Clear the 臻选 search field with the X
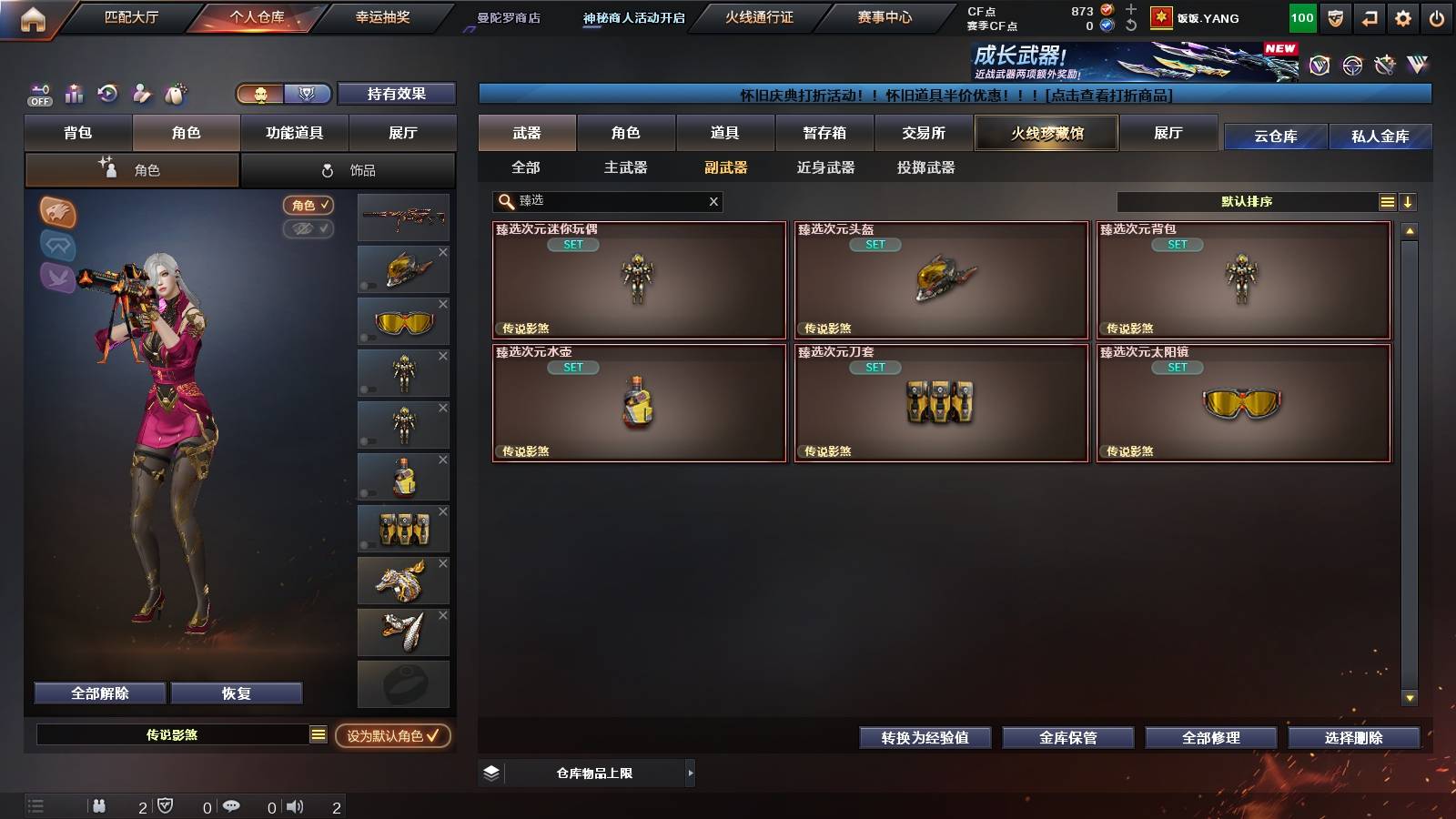Image resolution: width=1456 pixels, height=819 pixels. pyautogui.click(x=713, y=201)
